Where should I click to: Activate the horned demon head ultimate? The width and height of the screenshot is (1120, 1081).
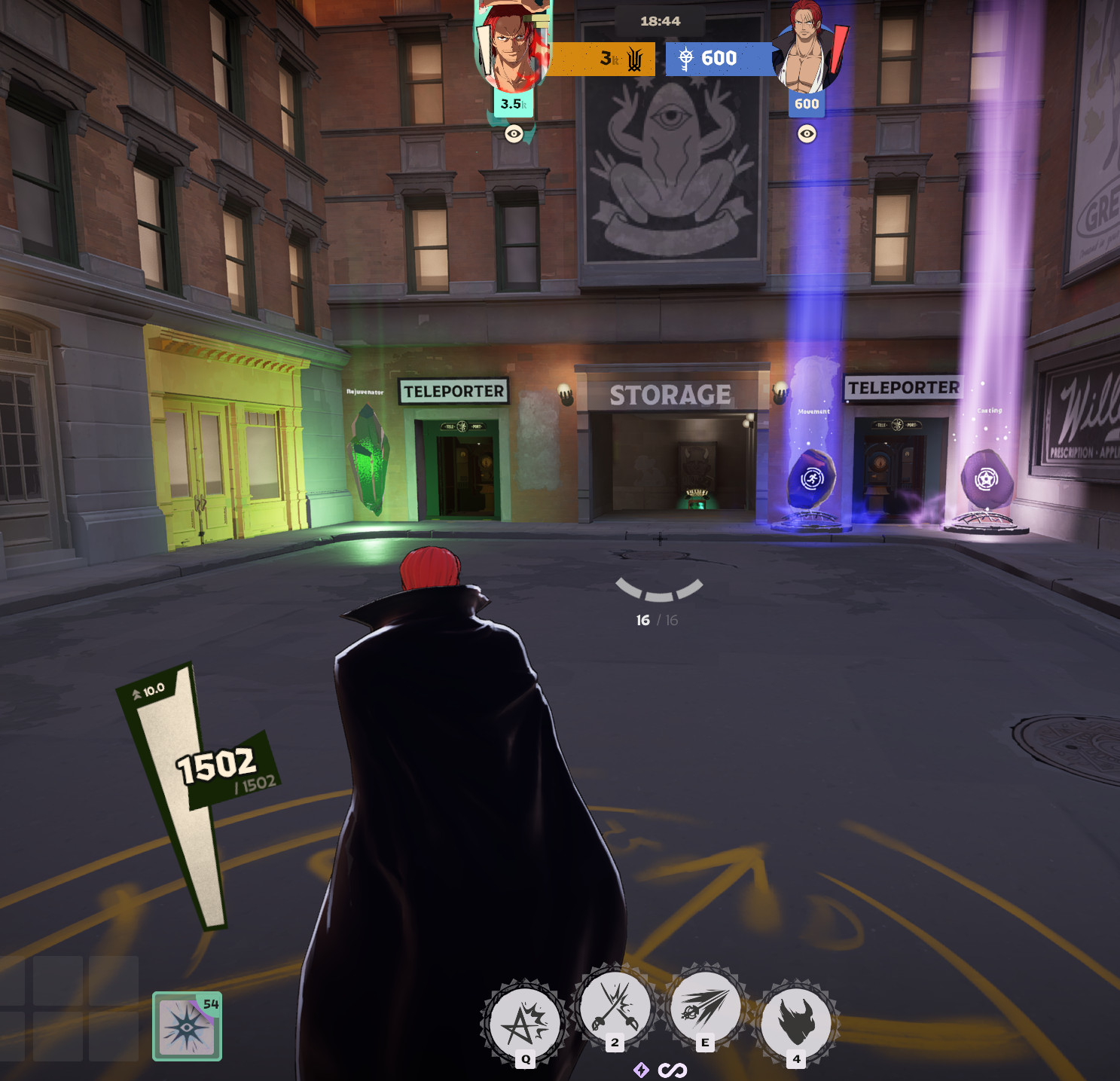796,1022
